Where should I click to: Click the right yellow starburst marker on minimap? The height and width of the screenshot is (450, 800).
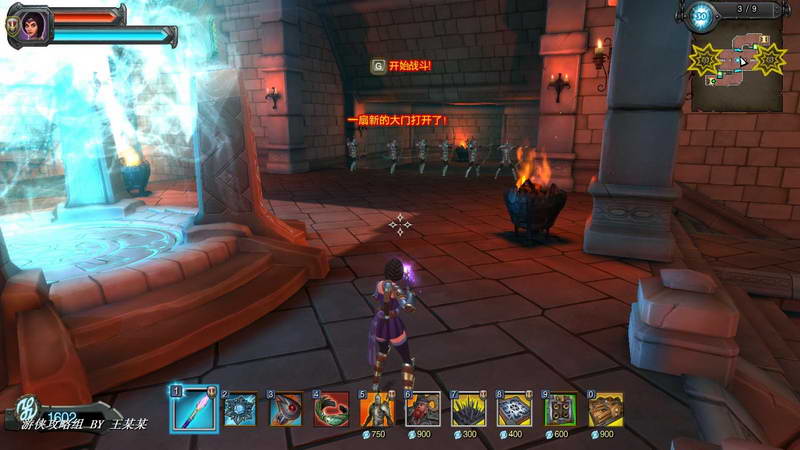click(x=770, y=59)
